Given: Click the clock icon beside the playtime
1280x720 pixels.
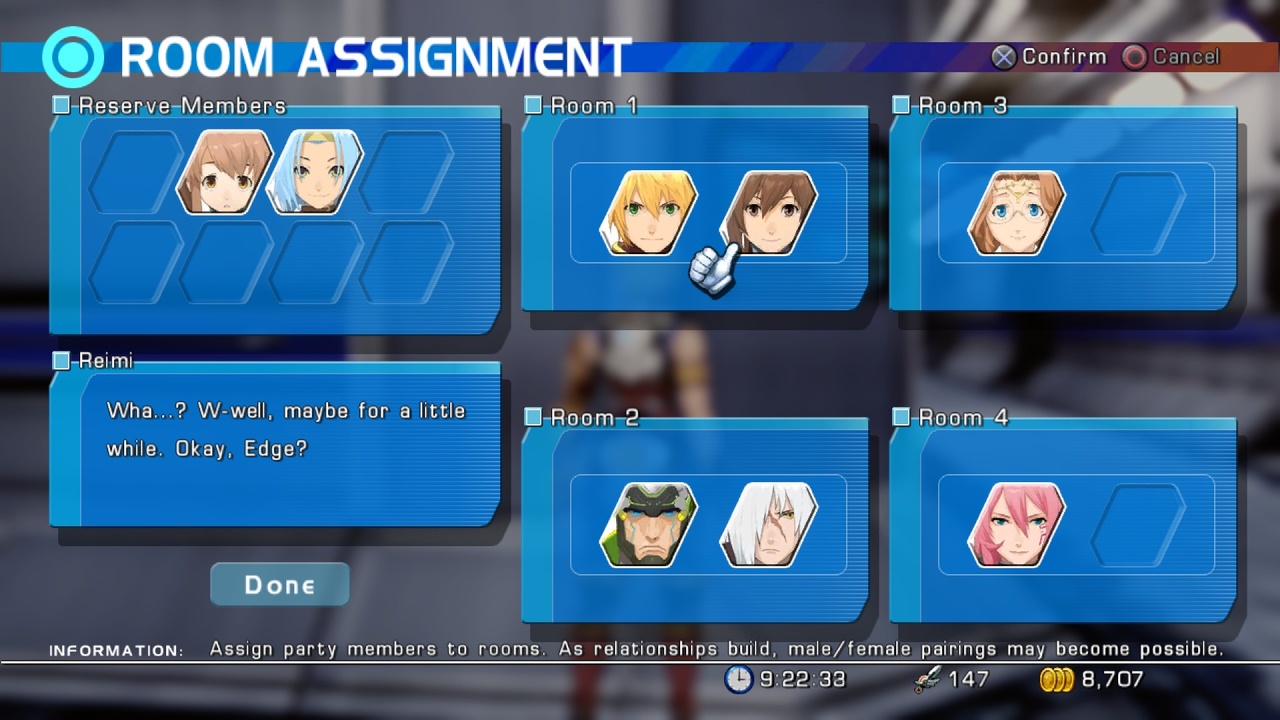Looking at the screenshot, I should (739, 680).
